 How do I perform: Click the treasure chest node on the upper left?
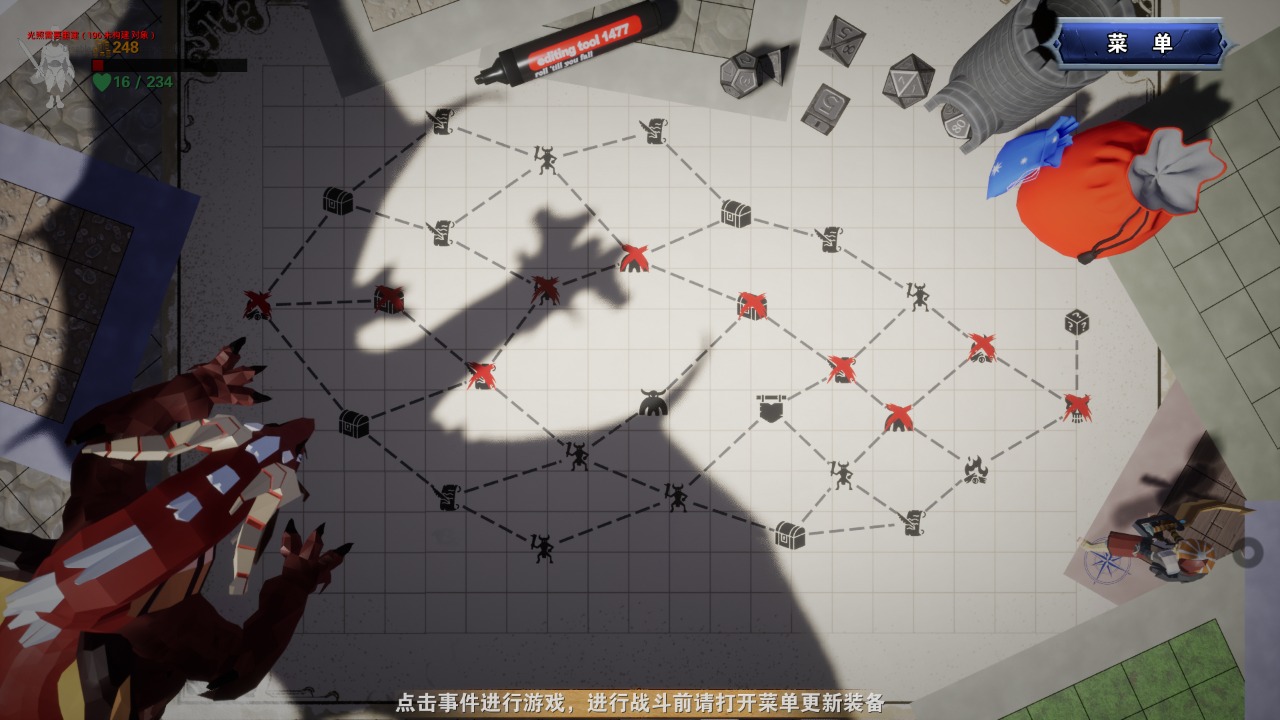click(337, 202)
